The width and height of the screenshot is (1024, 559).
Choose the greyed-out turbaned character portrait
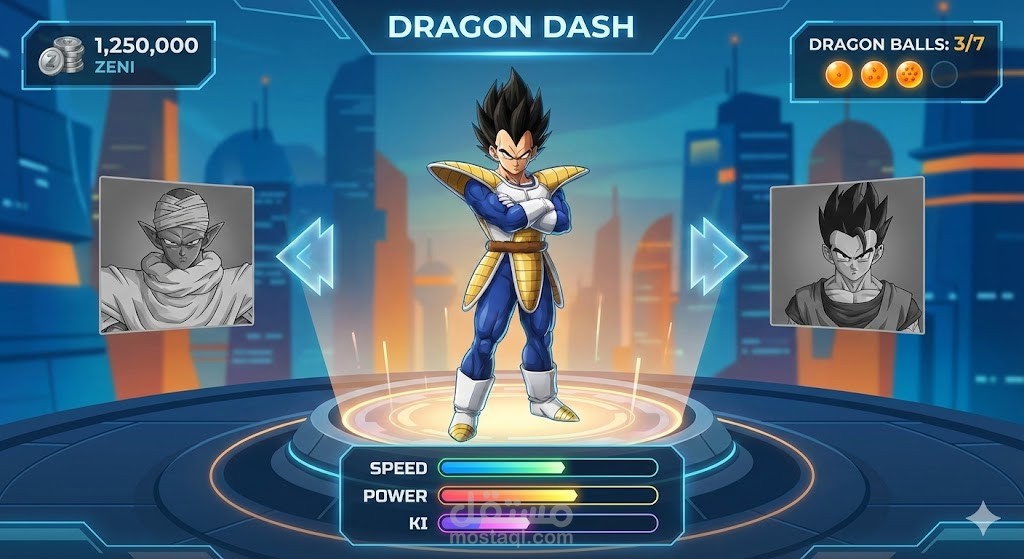click(x=176, y=255)
